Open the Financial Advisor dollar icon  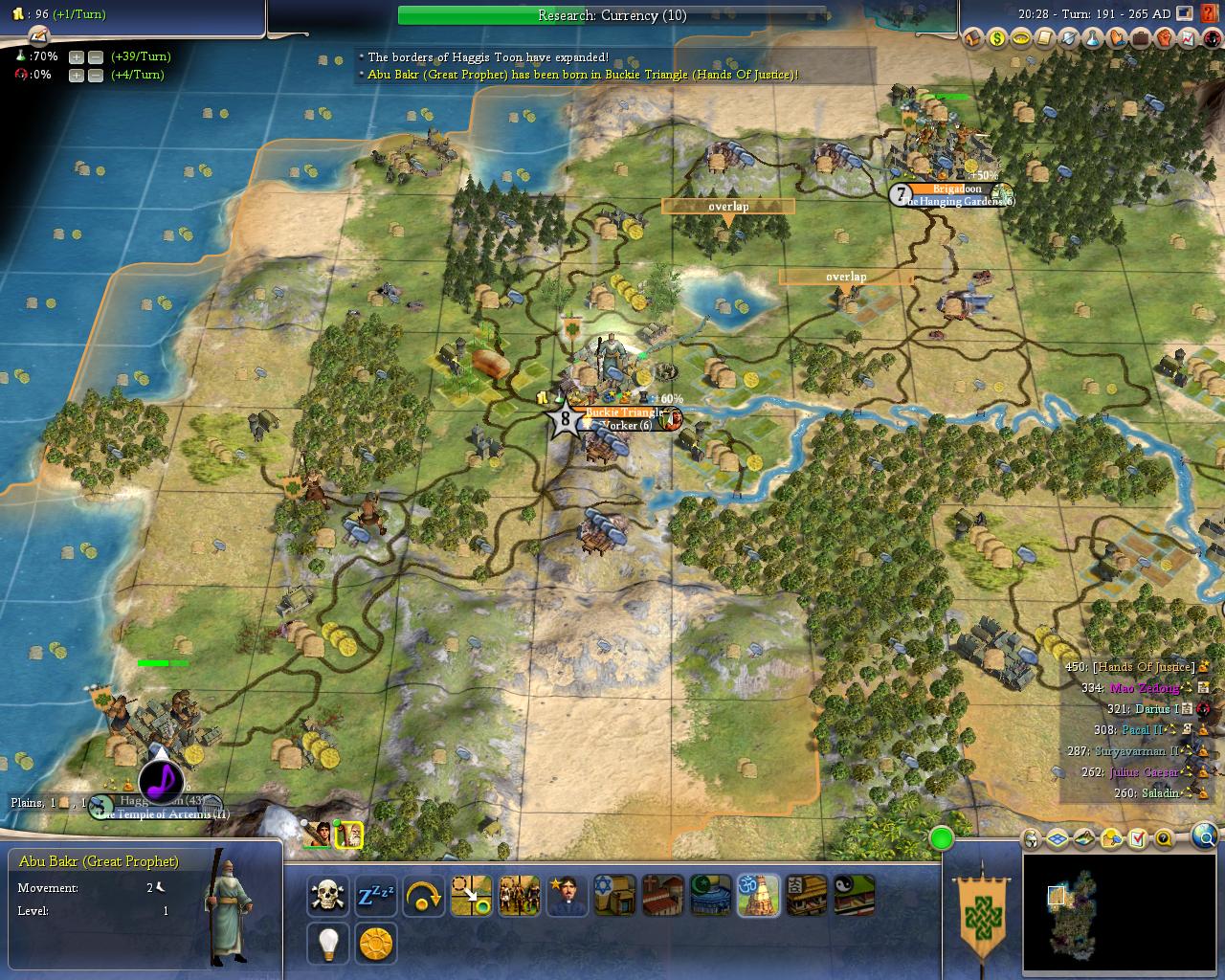point(997,39)
